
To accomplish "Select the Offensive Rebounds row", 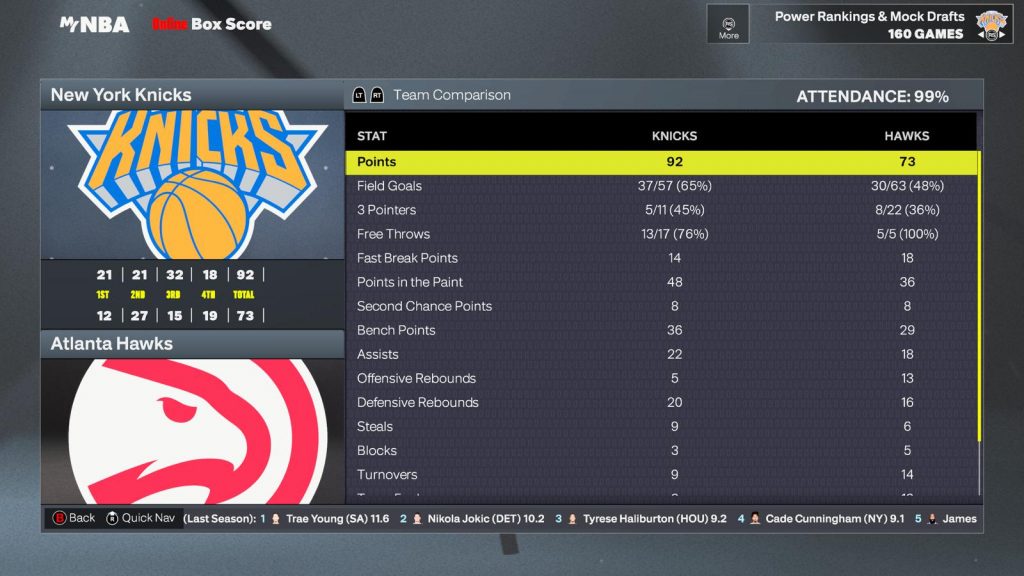I will [x=661, y=378].
